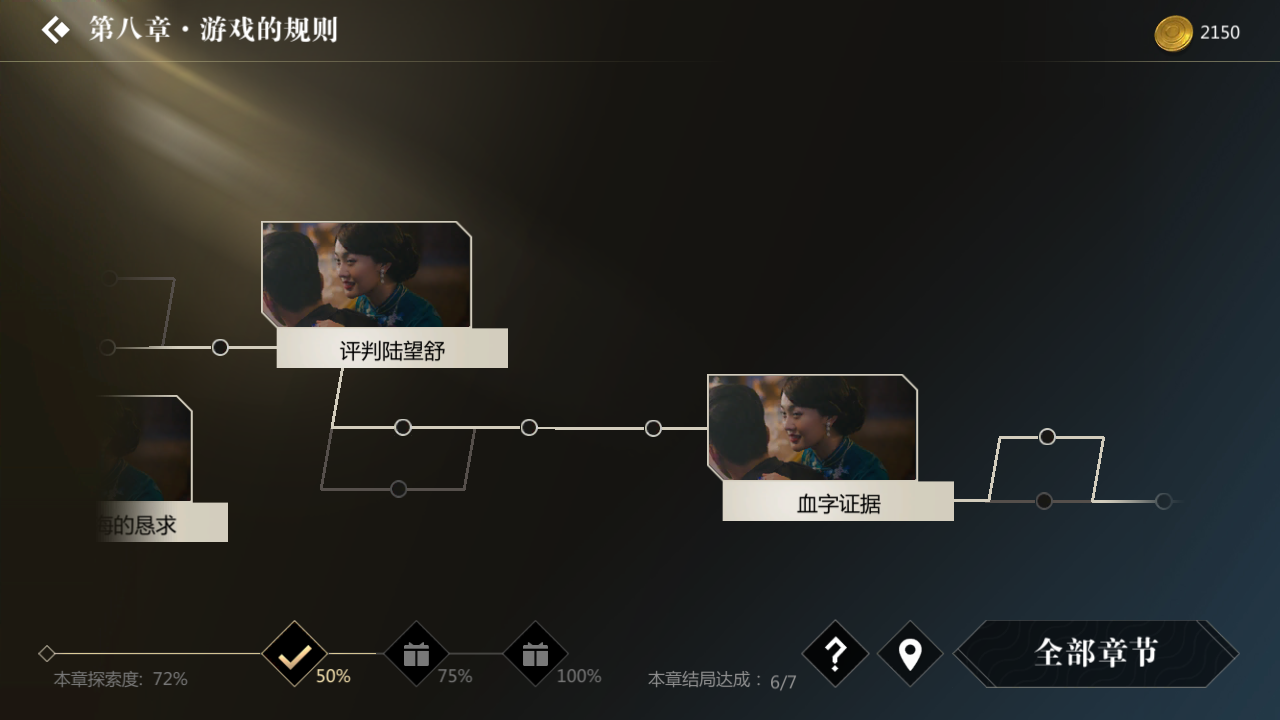Click the diamond marker at progress bar start
The image size is (1280, 720).
[46, 653]
